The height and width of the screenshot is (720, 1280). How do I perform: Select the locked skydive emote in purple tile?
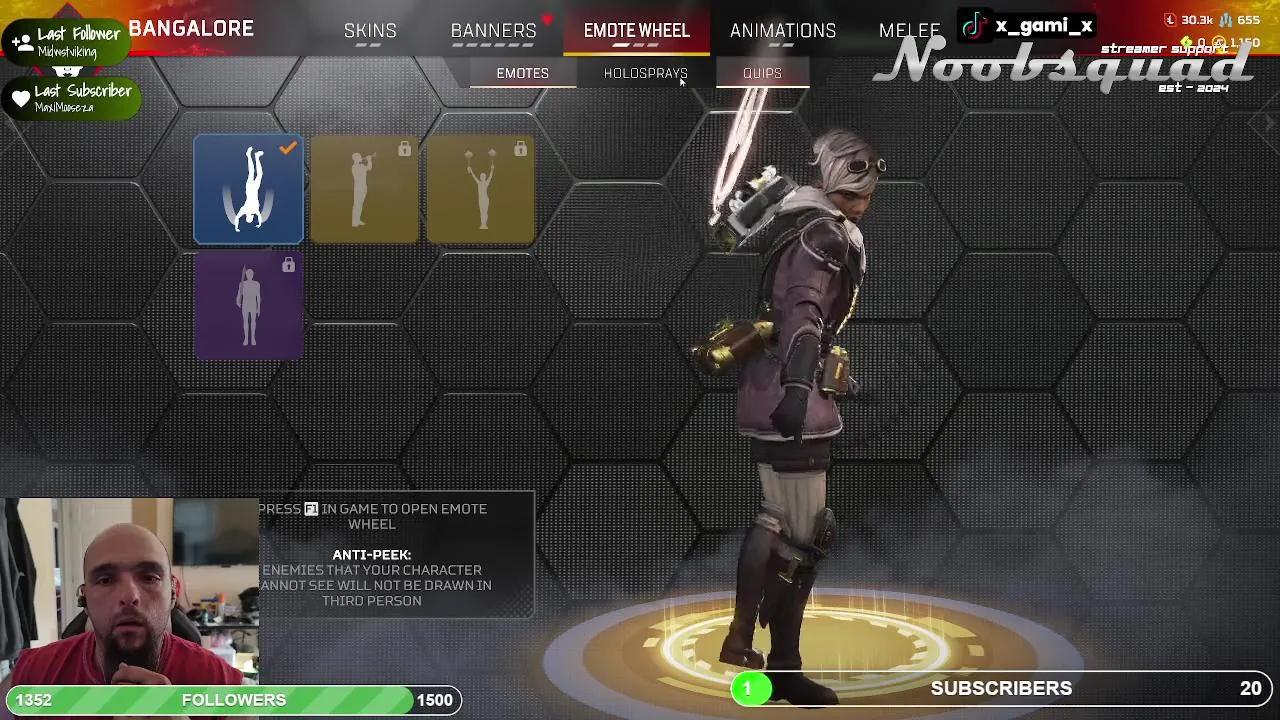pyautogui.click(x=248, y=305)
